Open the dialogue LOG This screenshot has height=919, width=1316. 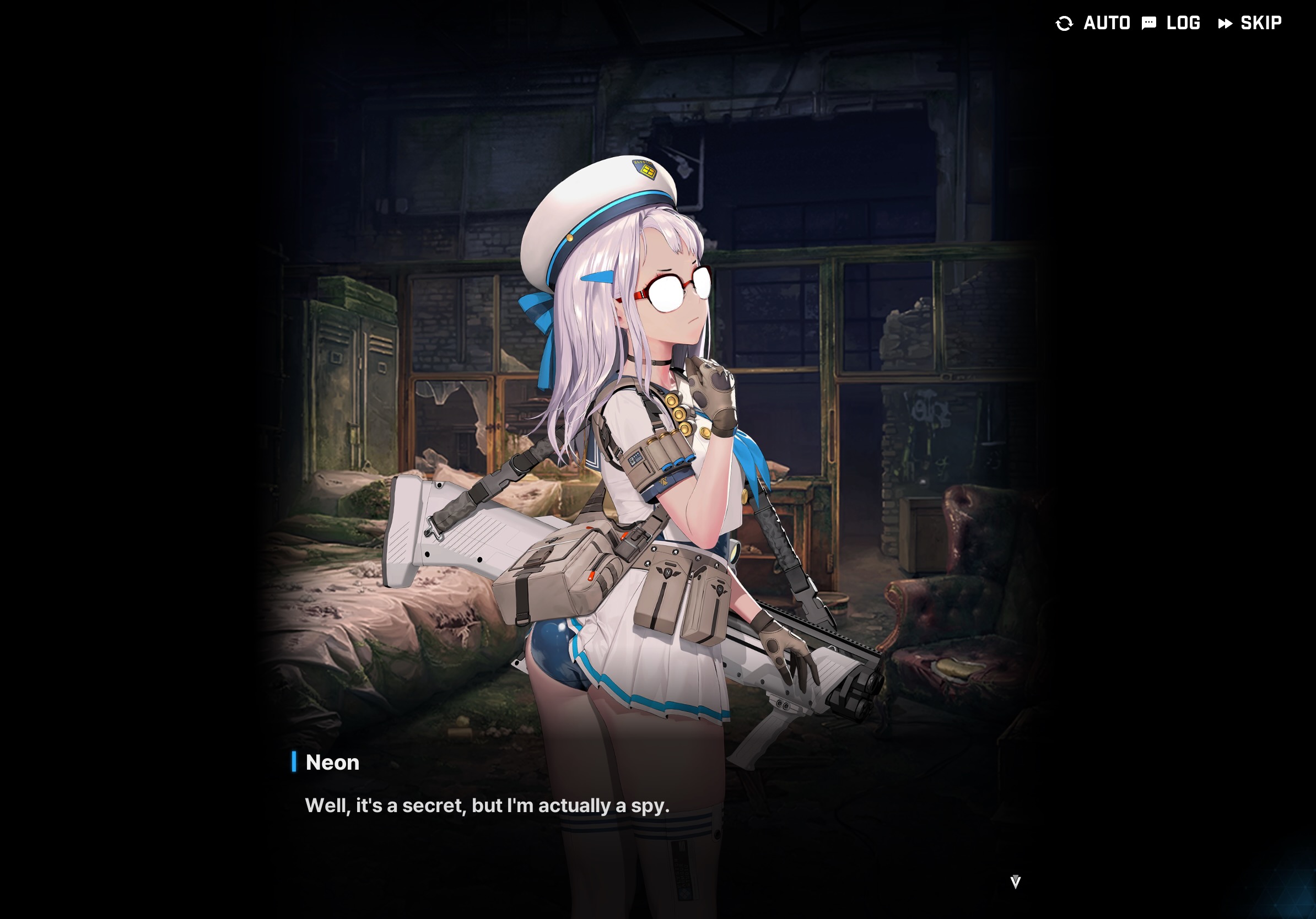[x=1172, y=23]
